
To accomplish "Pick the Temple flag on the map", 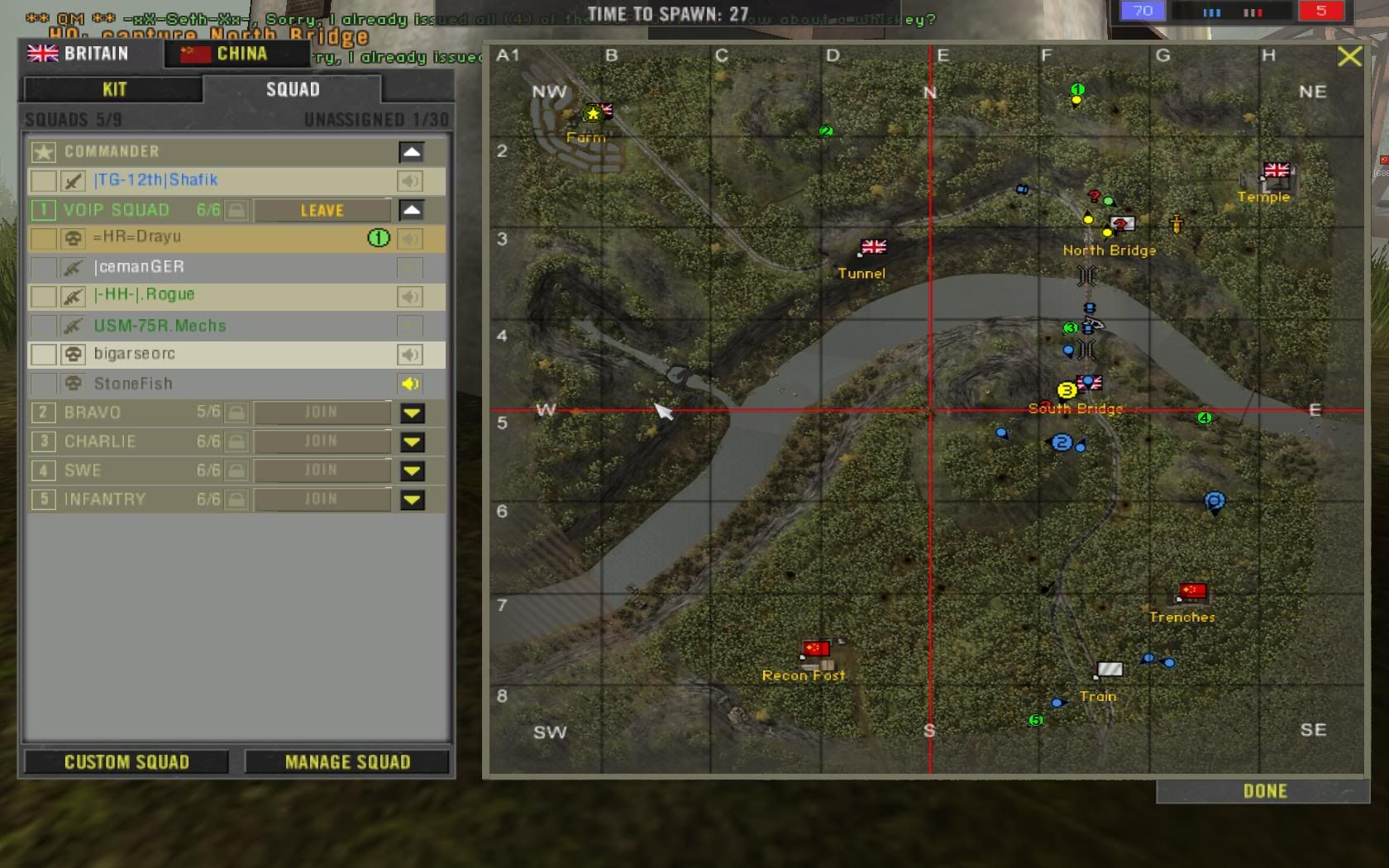I will [1276, 171].
